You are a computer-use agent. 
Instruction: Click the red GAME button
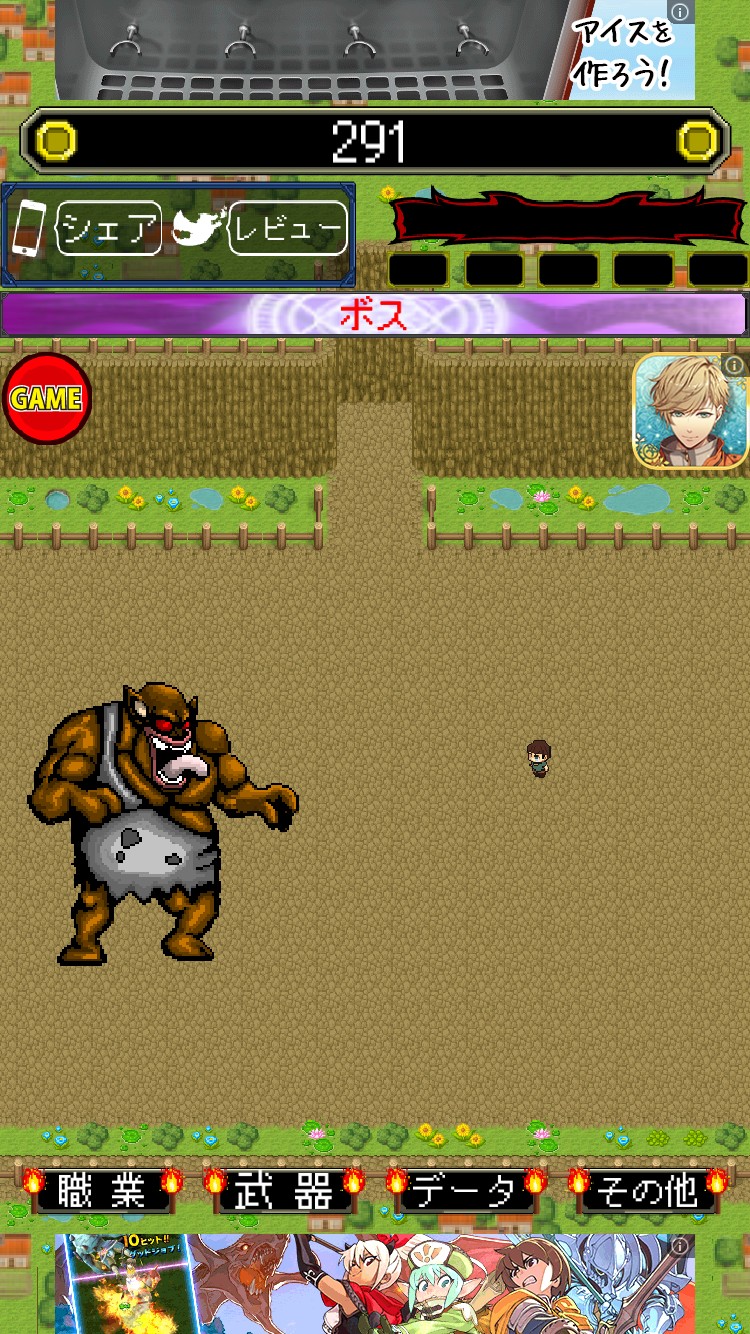pyautogui.click(x=46, y=398)
